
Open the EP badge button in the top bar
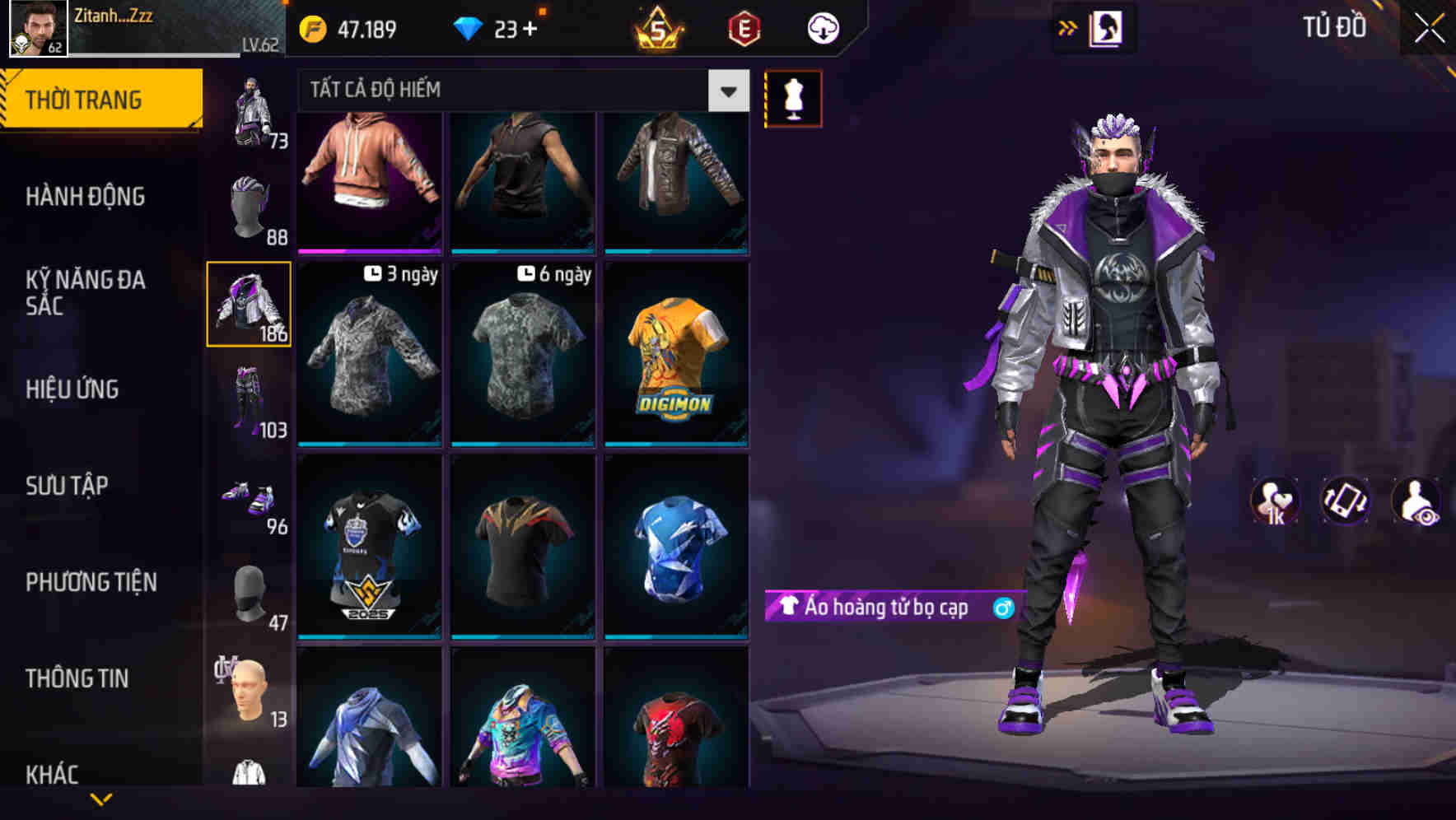(x=744, y=27)
